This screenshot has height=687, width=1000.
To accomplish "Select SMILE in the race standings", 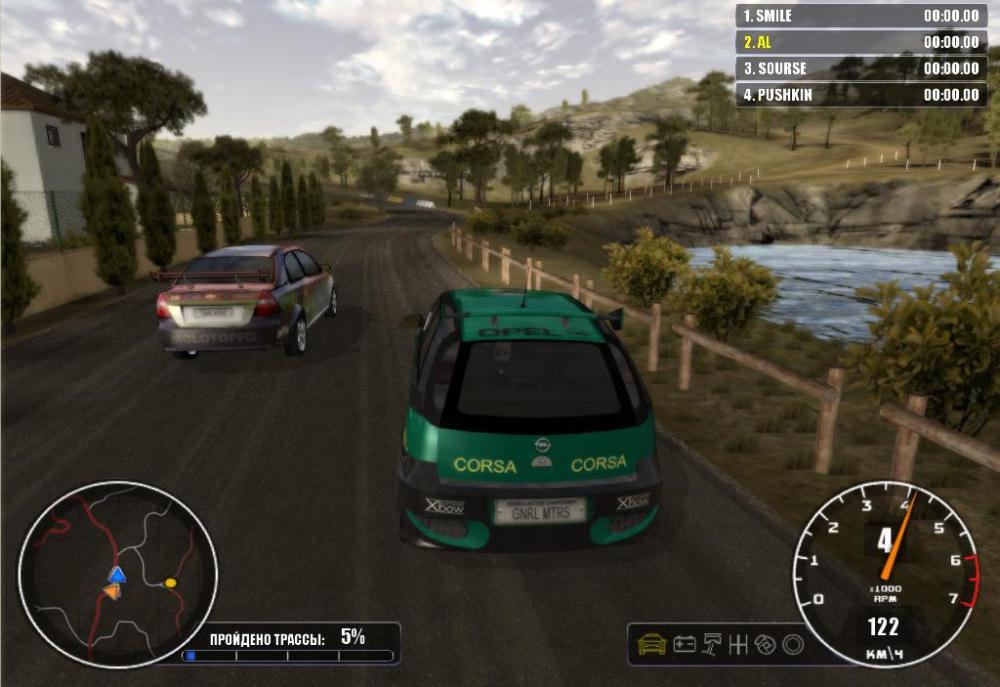I will [860, 16].
